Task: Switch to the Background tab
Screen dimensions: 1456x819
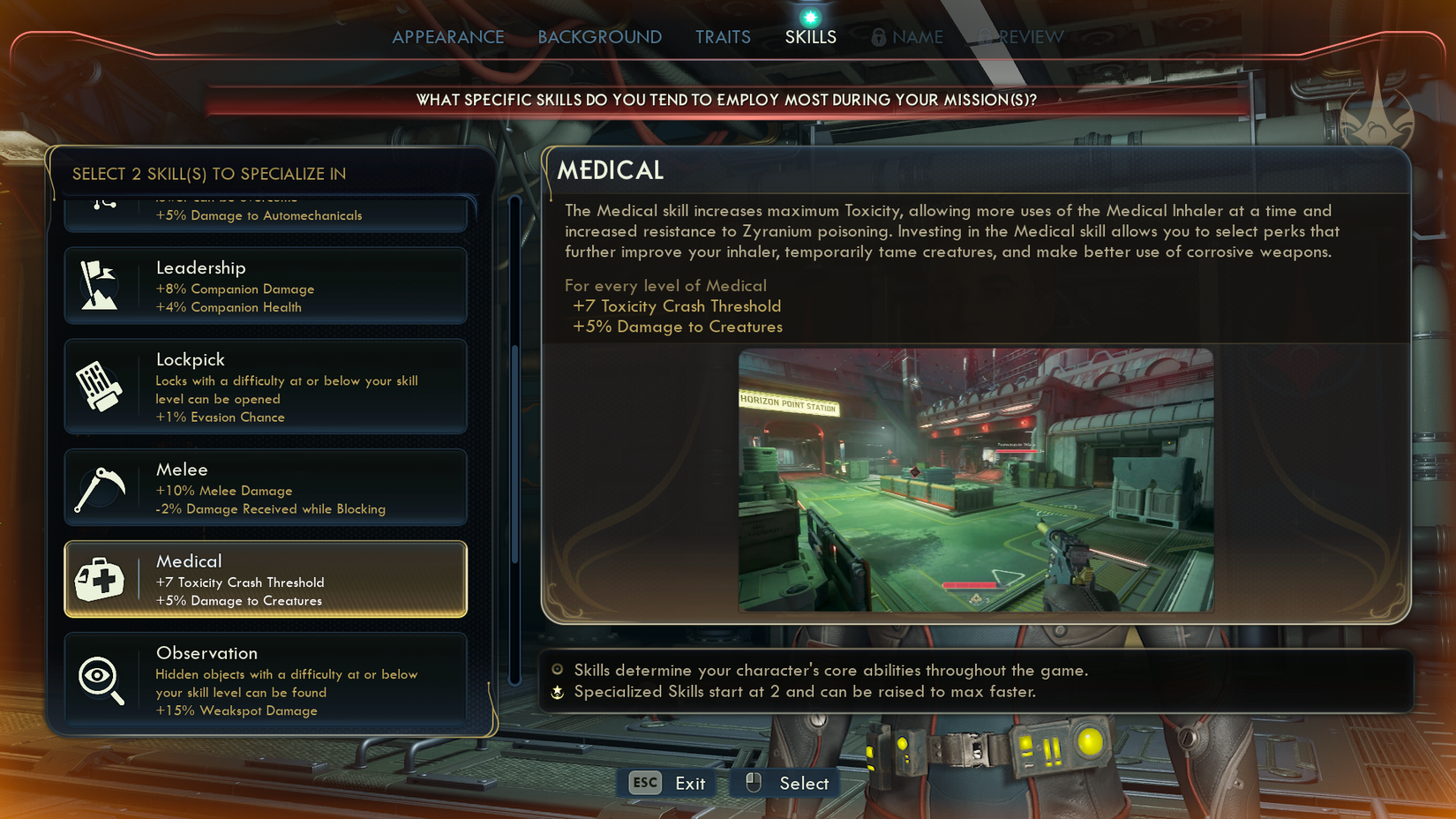Action: click(599, 36)
